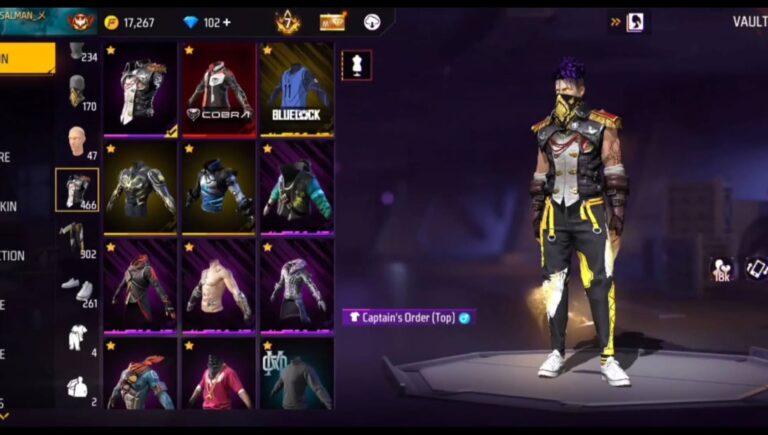Screen dimensions: 768x435
Task: Select the green-sleeved hooded jacket
Action: click(x=296, y=187)
